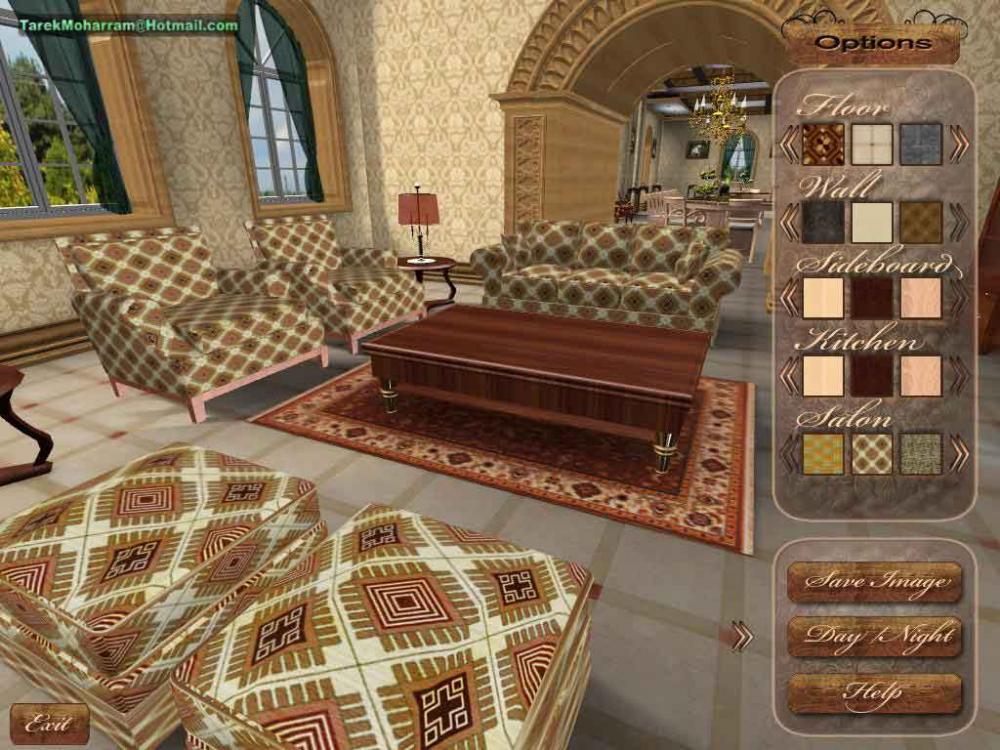This screenshot has width=1000, height=750.
Task: Pick the blue-gray floor swatch
Action: pyautogui.click(x=921, y=144)
